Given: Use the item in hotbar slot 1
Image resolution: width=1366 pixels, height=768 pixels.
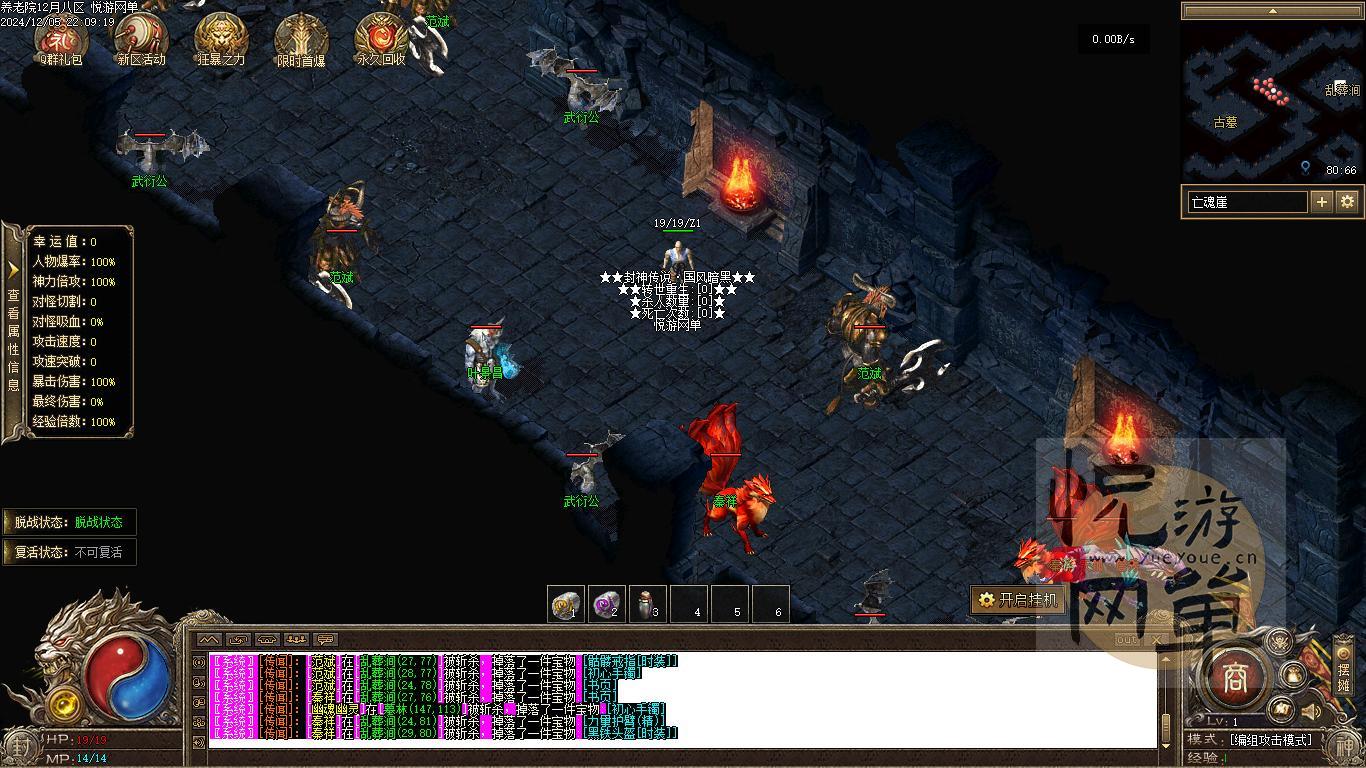Looking at the screenshot, I should 566,604.
